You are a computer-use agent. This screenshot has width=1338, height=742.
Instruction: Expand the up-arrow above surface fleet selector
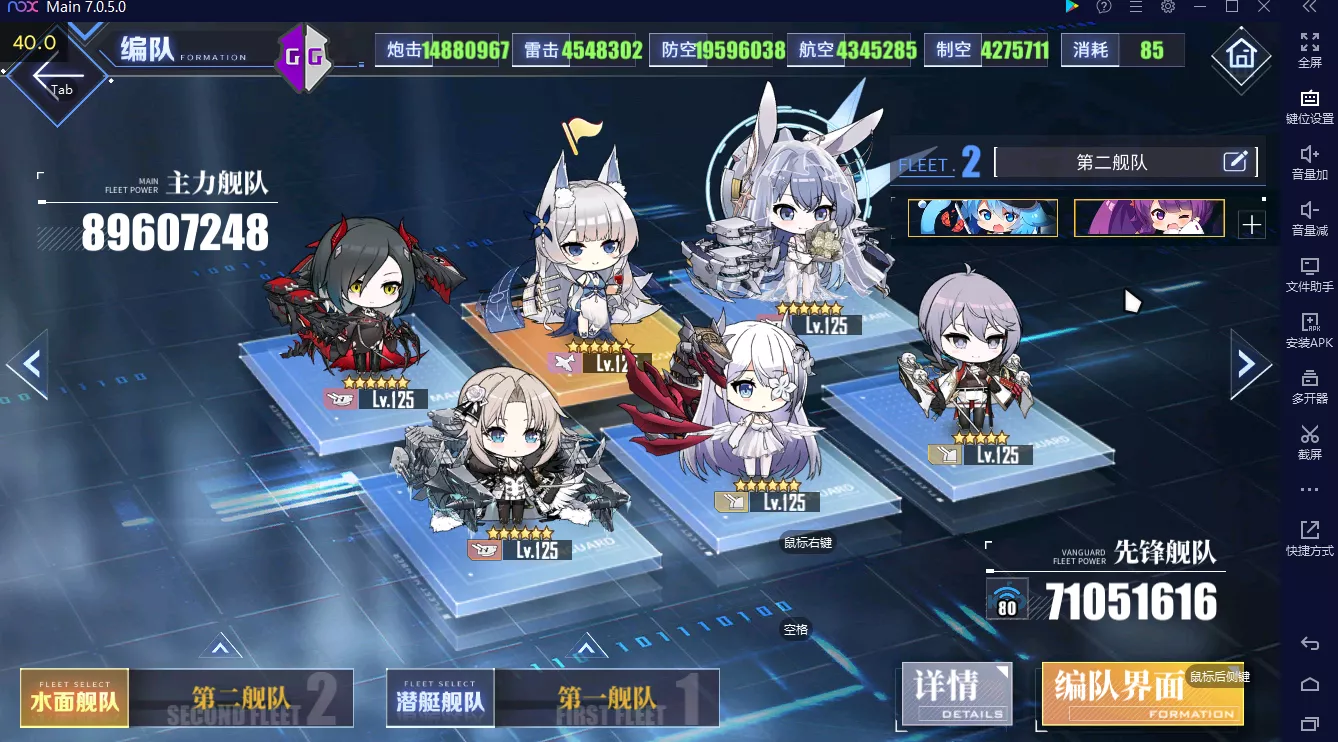click(x=220, y=648)
